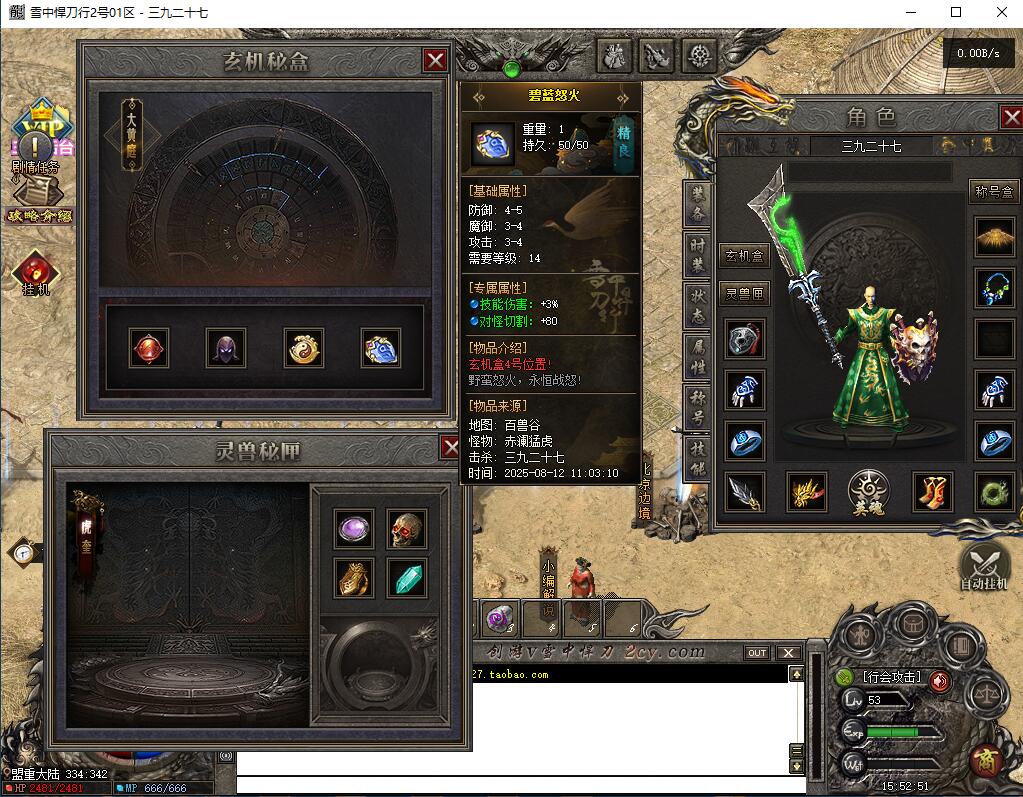The width and height of the screenshot is (1023, 797).
Task: Toggle 自动挂机 auto-battle crossed swords icon
Action: (985, 567)
